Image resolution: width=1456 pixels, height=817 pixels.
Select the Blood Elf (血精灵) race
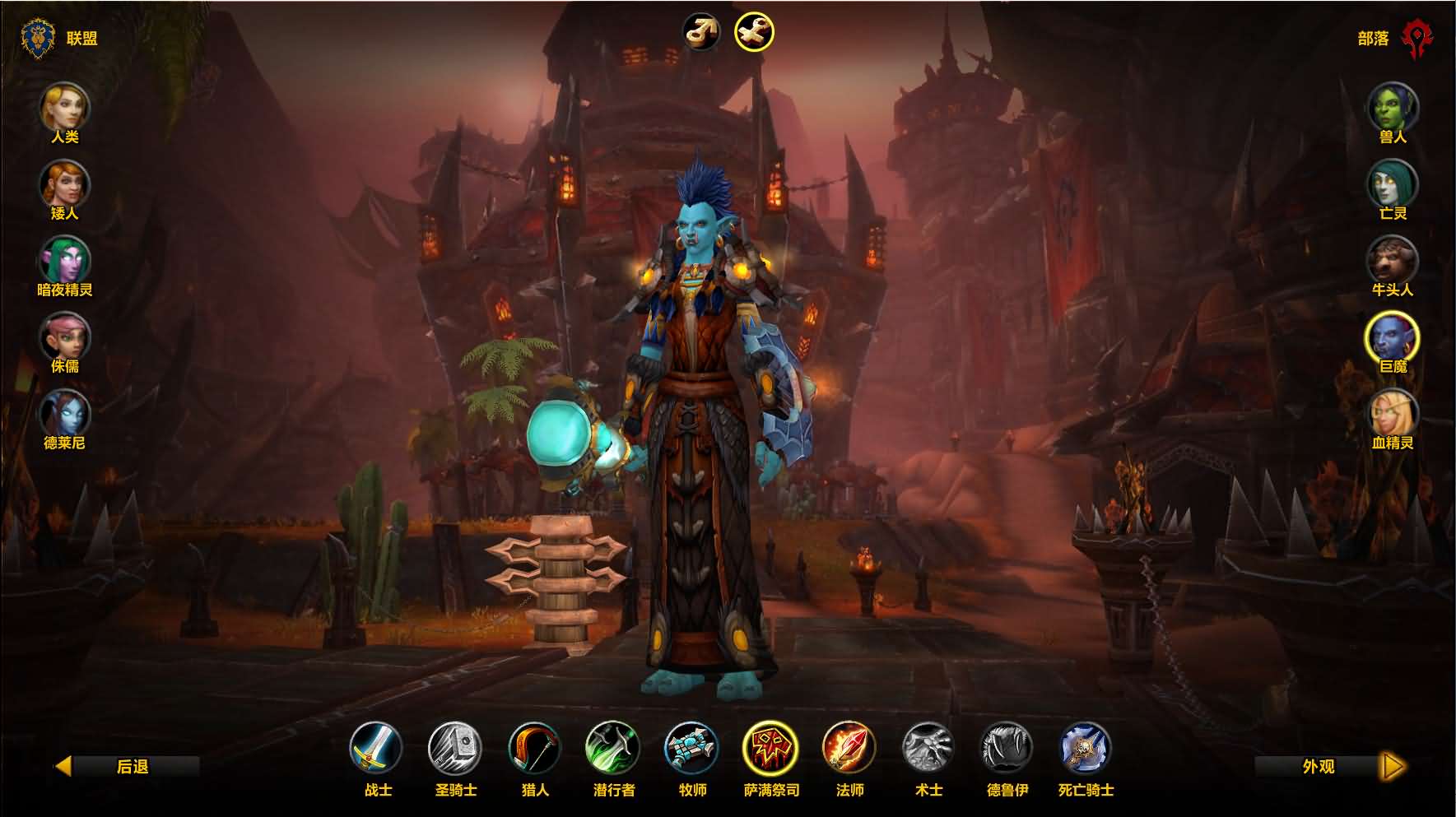(x=1392, y=413)
